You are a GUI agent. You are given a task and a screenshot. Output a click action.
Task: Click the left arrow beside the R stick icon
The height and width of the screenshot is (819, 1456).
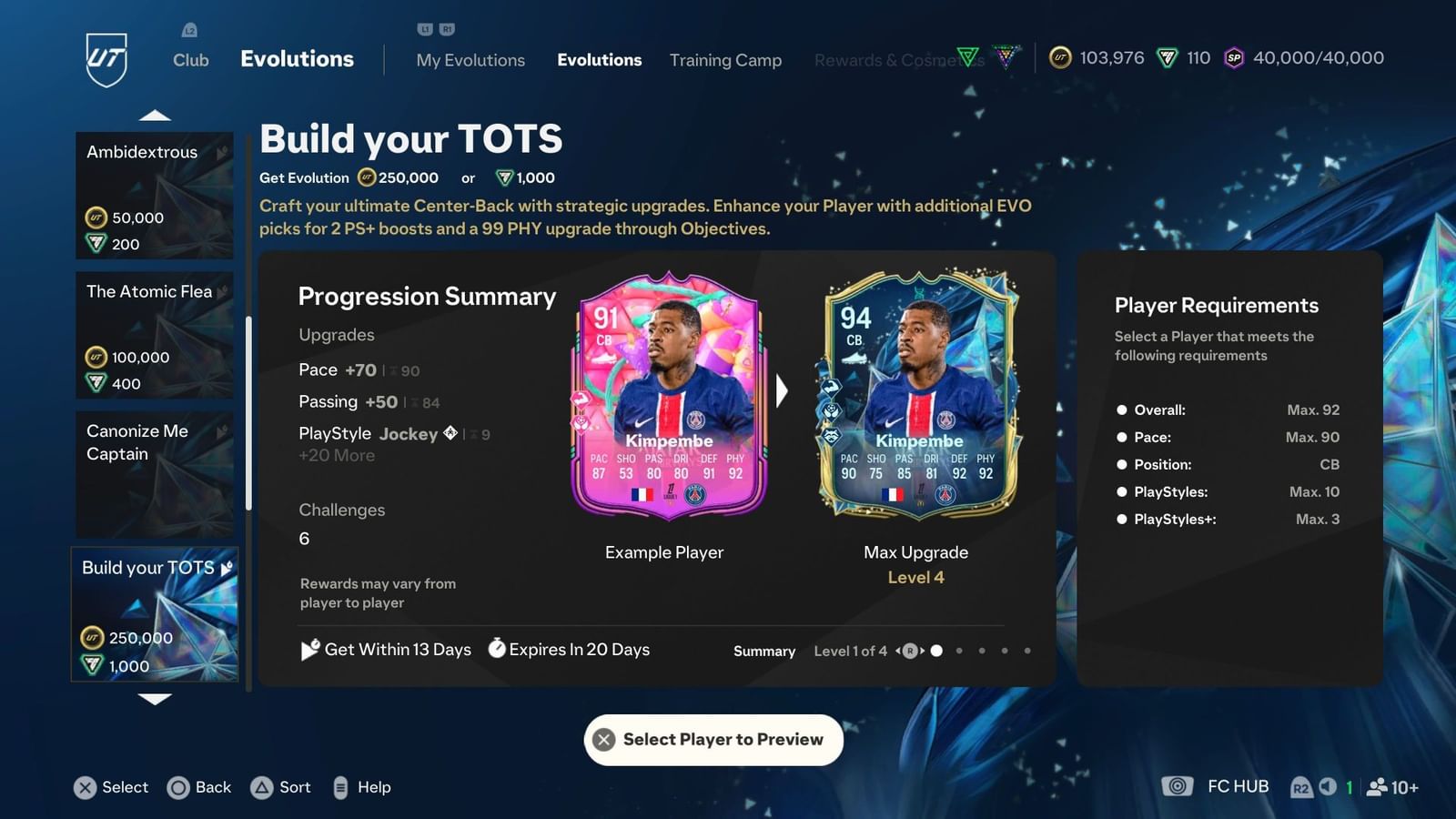898,651
